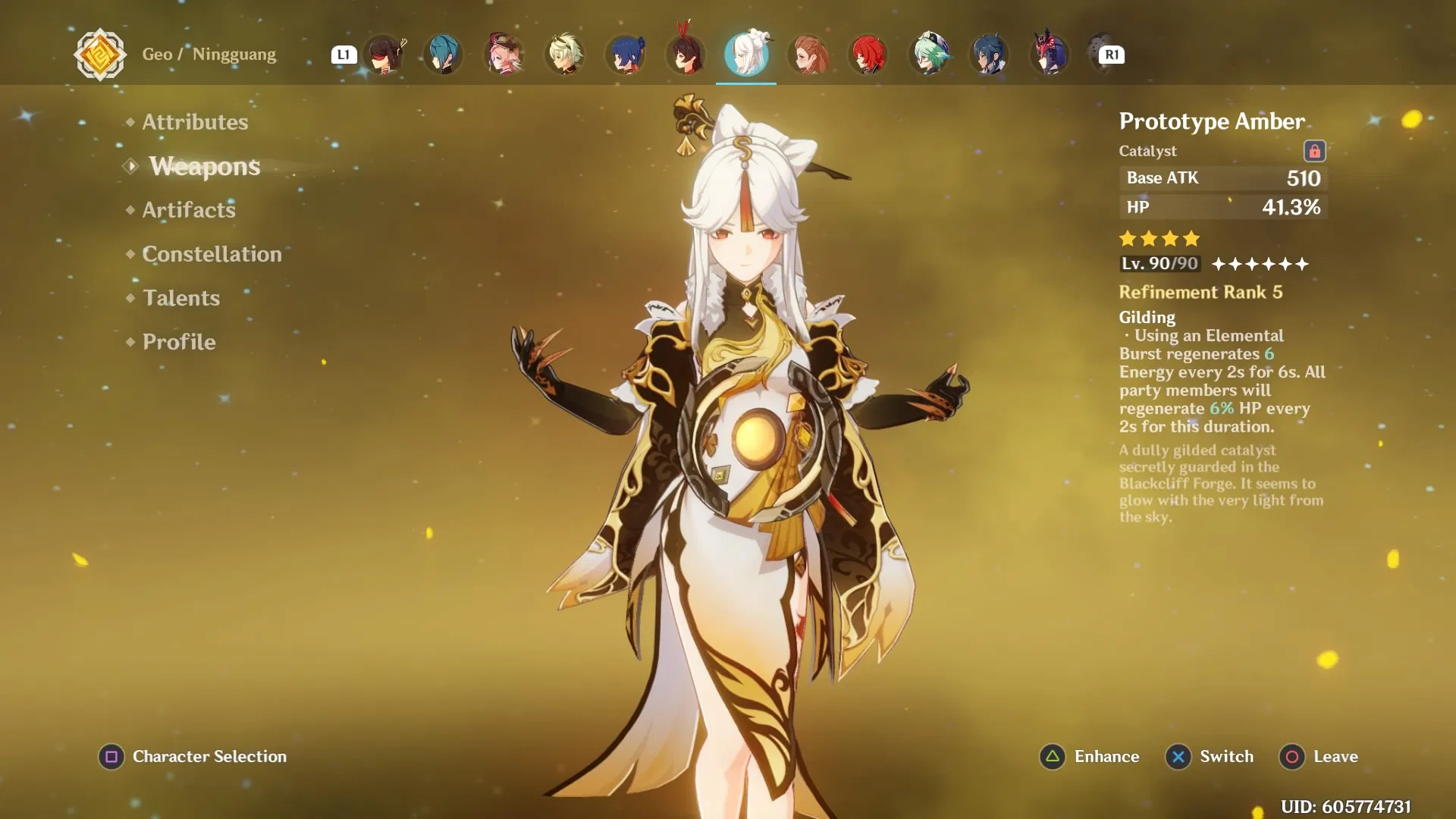
Task: Pick the pale blond-haired character portrait
Action: (x=565, y=55)
